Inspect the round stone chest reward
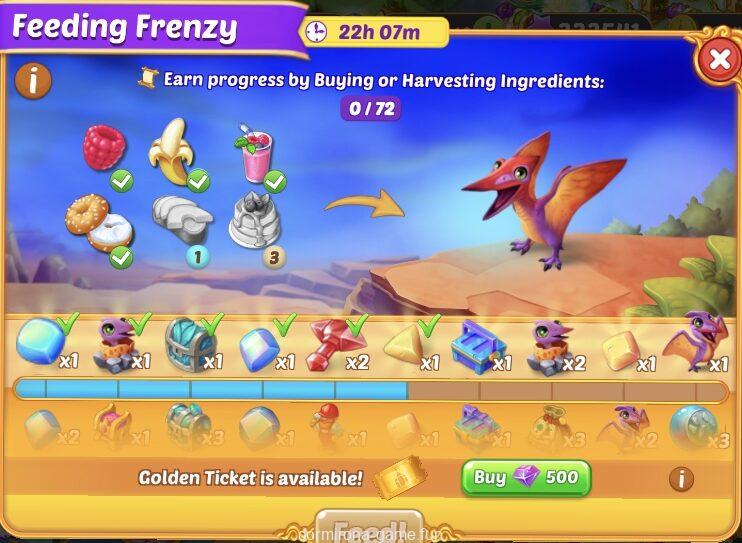 [x=190, y=343]
